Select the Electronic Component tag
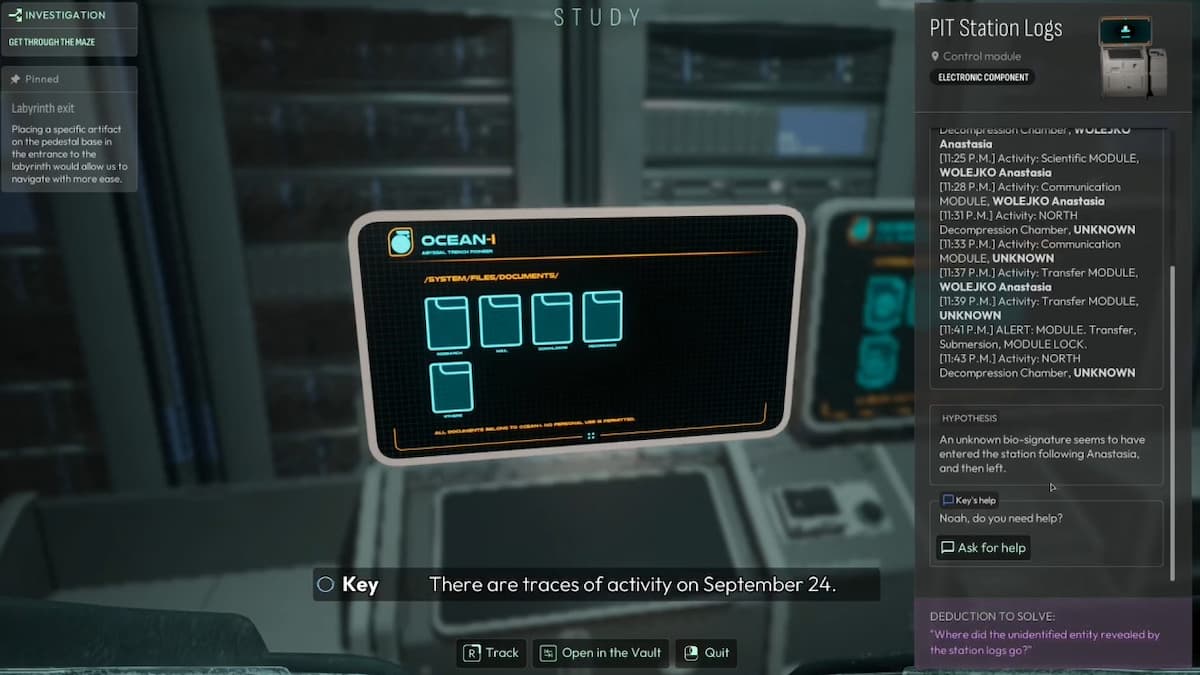The image size is (1200, 675). [983, 77]
